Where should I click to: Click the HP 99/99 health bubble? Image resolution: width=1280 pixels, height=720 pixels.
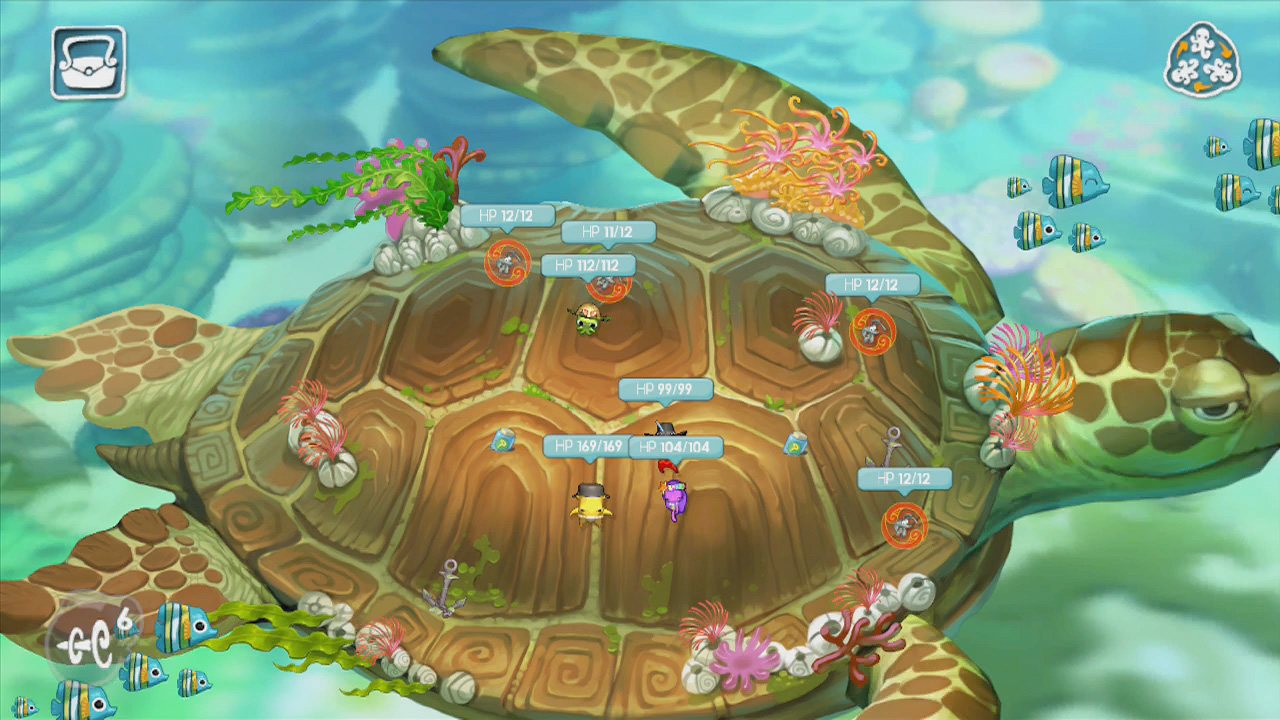(x=668, y=390)
